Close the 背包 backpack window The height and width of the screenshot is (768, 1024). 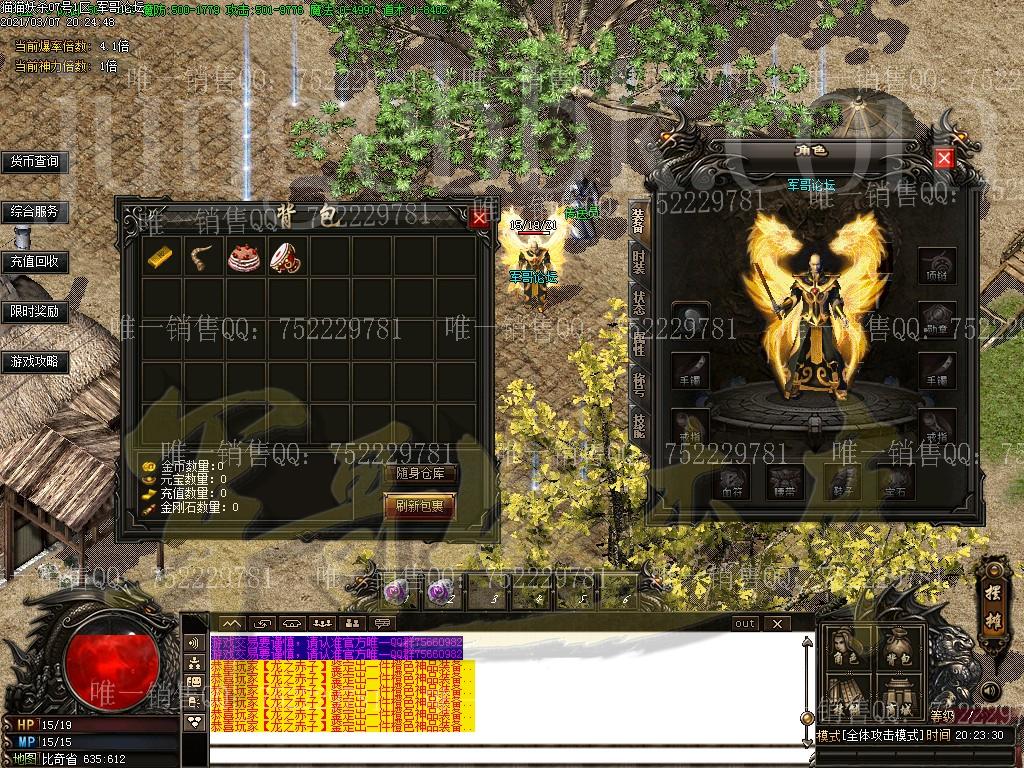tap(480, 219)
